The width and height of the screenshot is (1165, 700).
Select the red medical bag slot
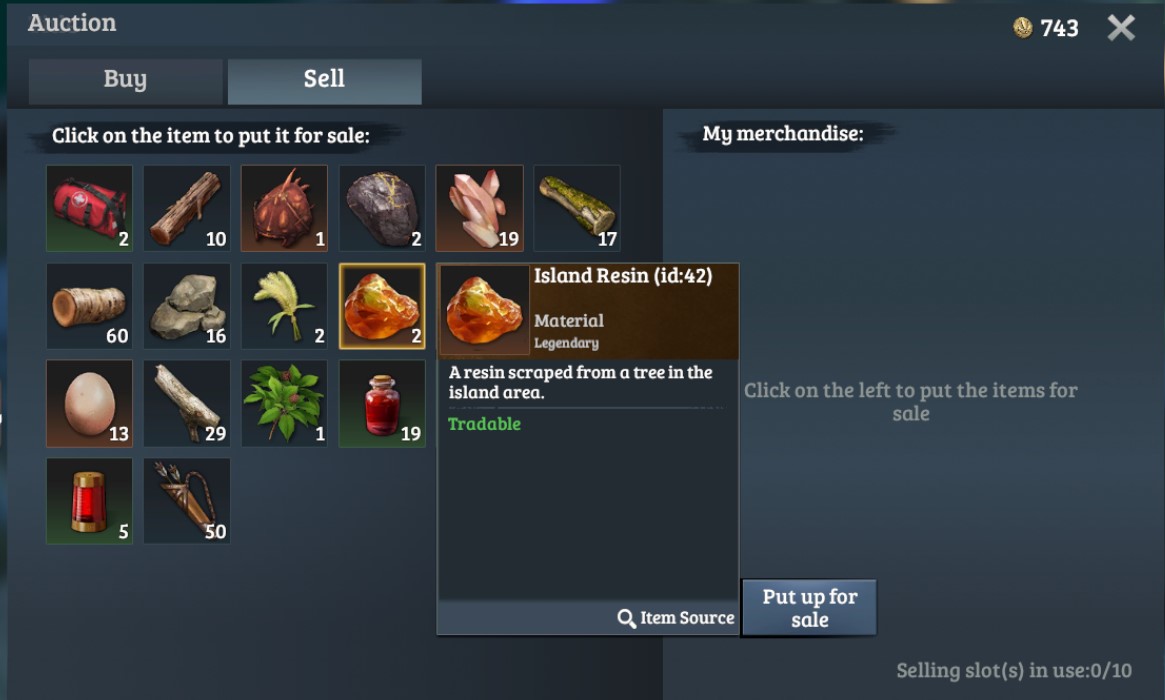click(89, 208)
